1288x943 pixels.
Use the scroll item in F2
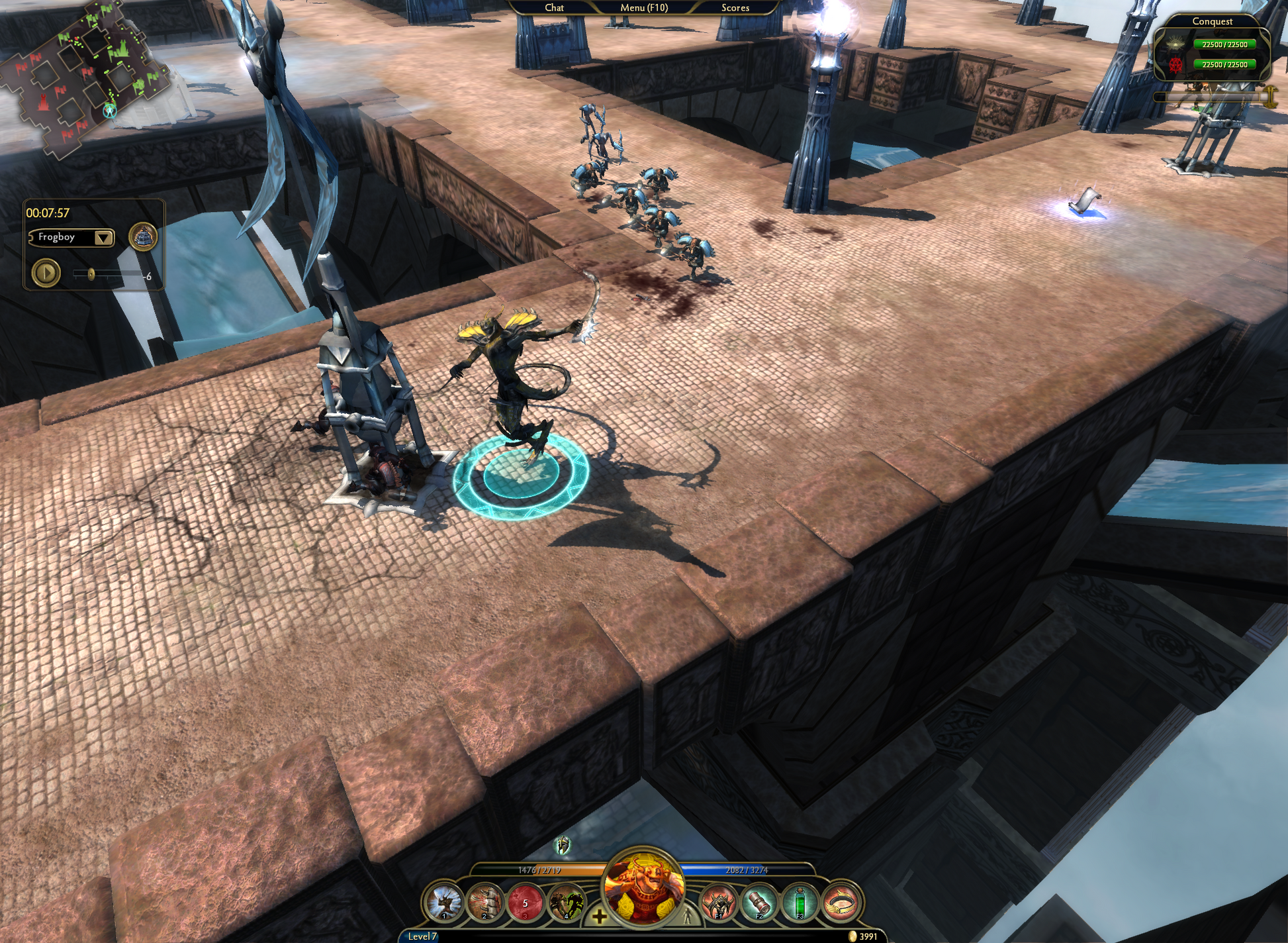[x=759, y=902]
